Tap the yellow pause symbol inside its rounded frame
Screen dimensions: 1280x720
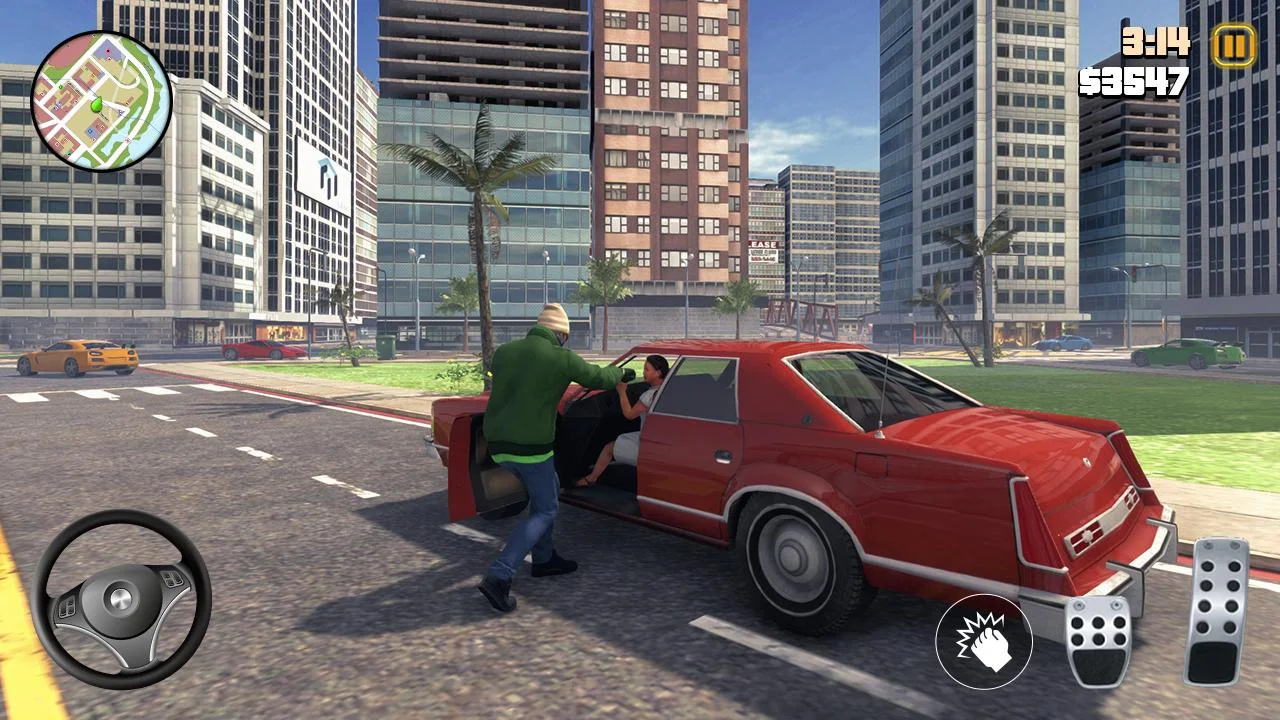(x=1233, y=44)
